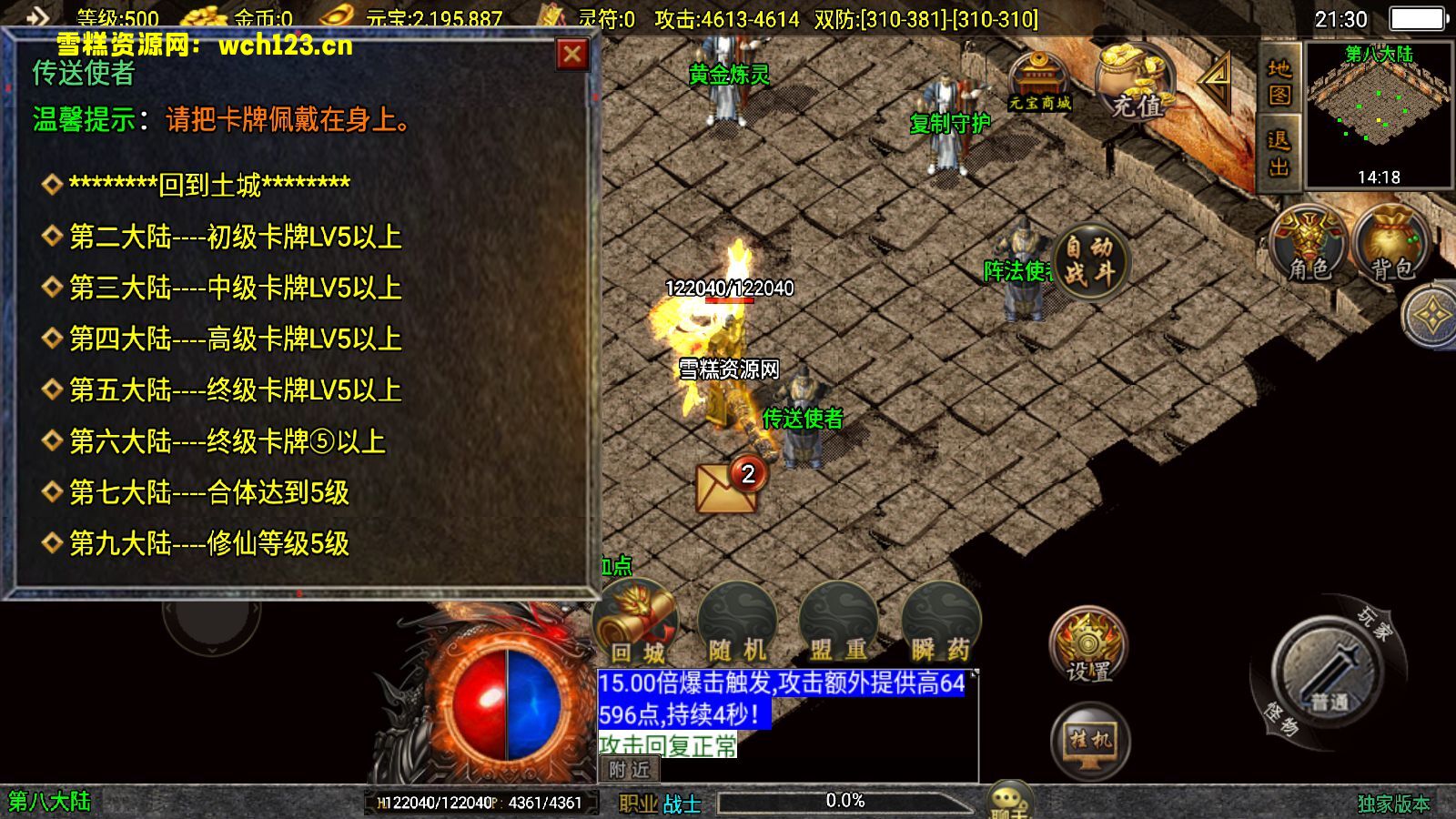Go to 第七大陆 via the list
Viewport: 1456px width, 819px height.
pos(209,492)
